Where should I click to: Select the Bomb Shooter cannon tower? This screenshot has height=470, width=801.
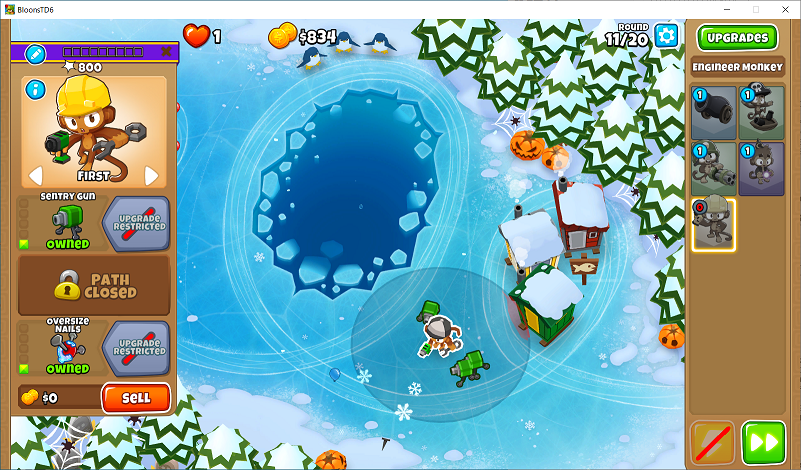712,113
